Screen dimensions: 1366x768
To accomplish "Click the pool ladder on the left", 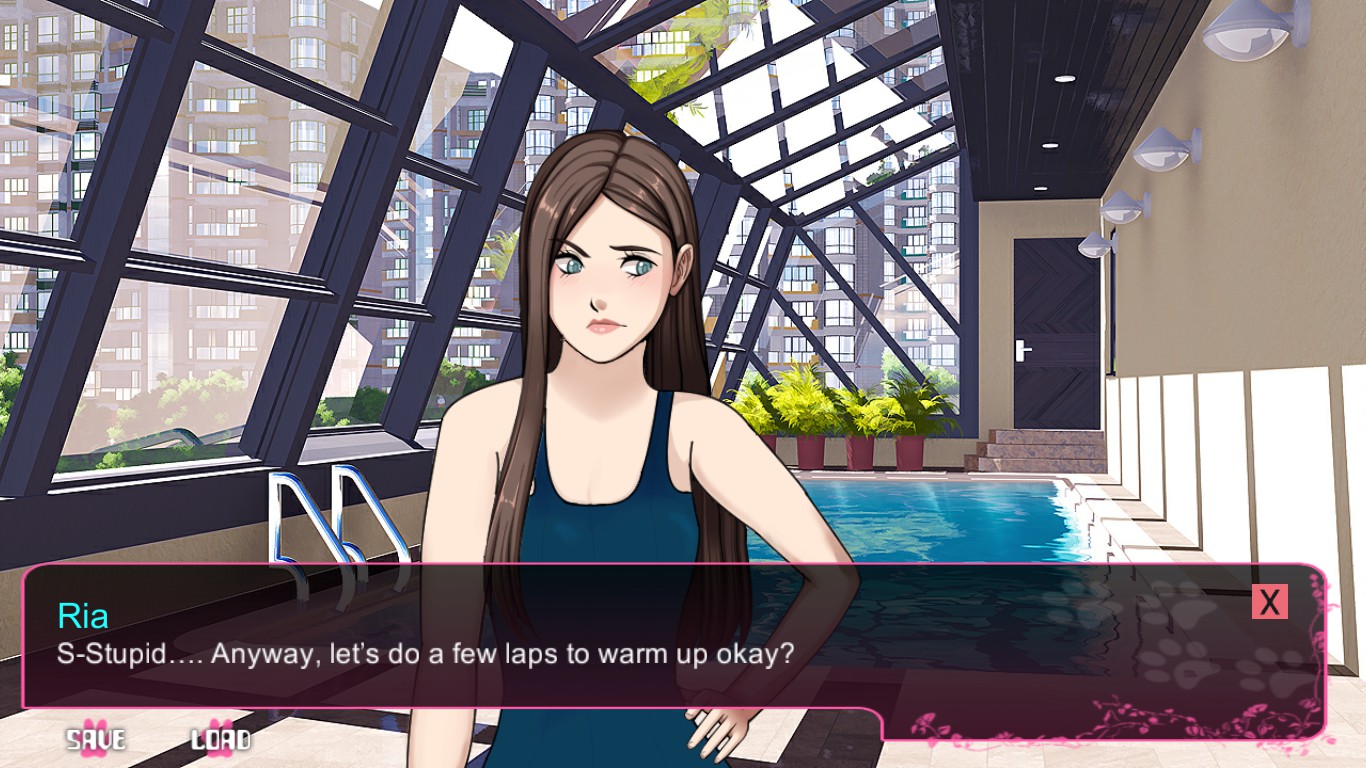I will coord(320,520).
